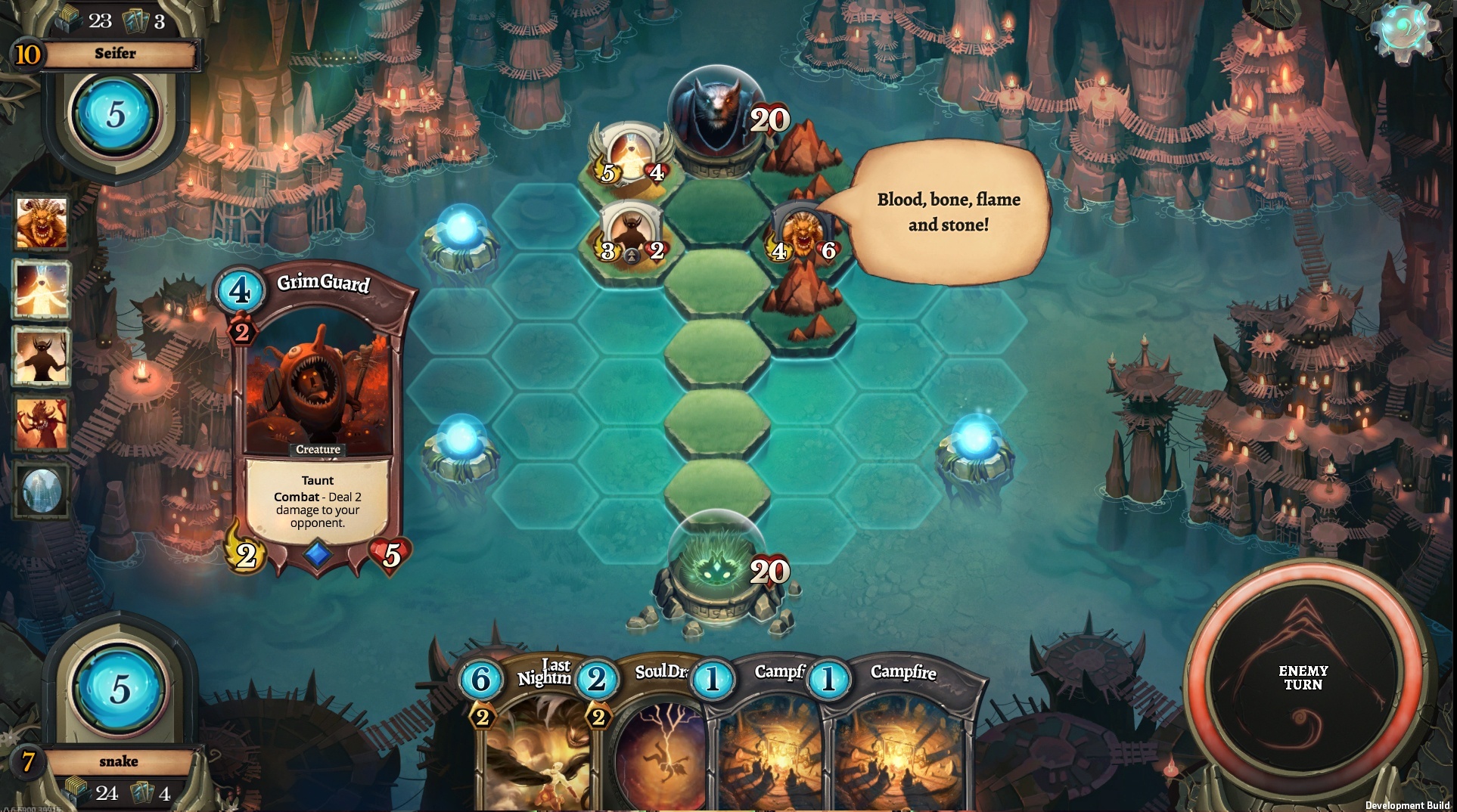Select the 5/4 winged angel creature

click(x=632, y=151)
